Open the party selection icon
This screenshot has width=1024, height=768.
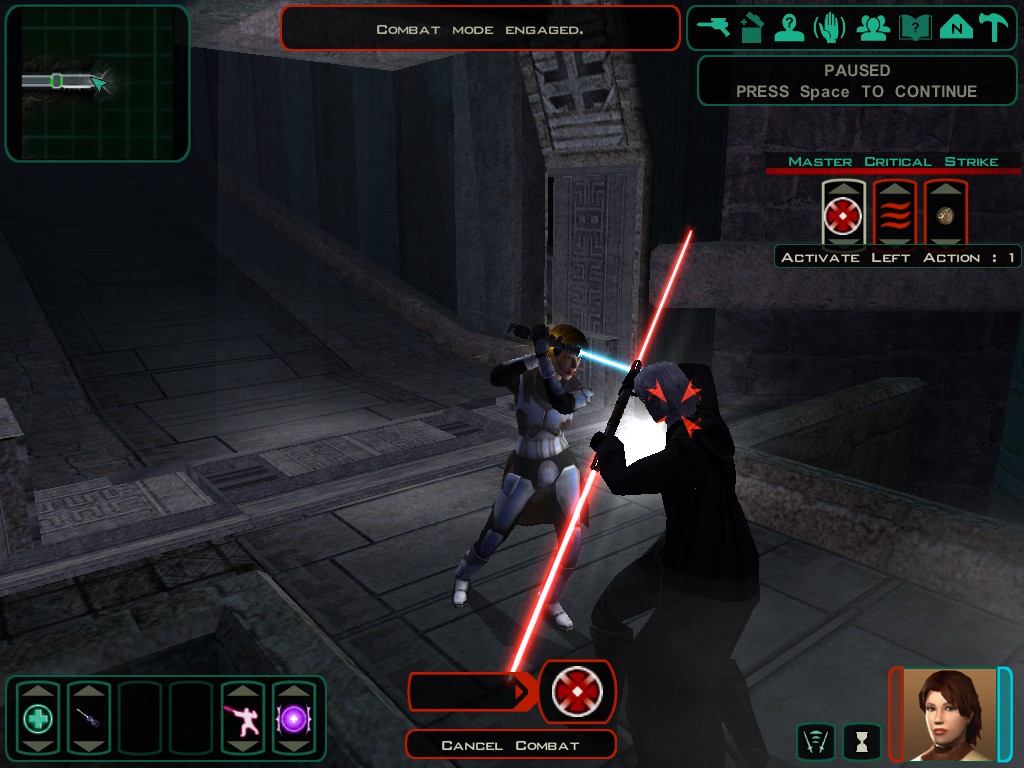[873, 27]
